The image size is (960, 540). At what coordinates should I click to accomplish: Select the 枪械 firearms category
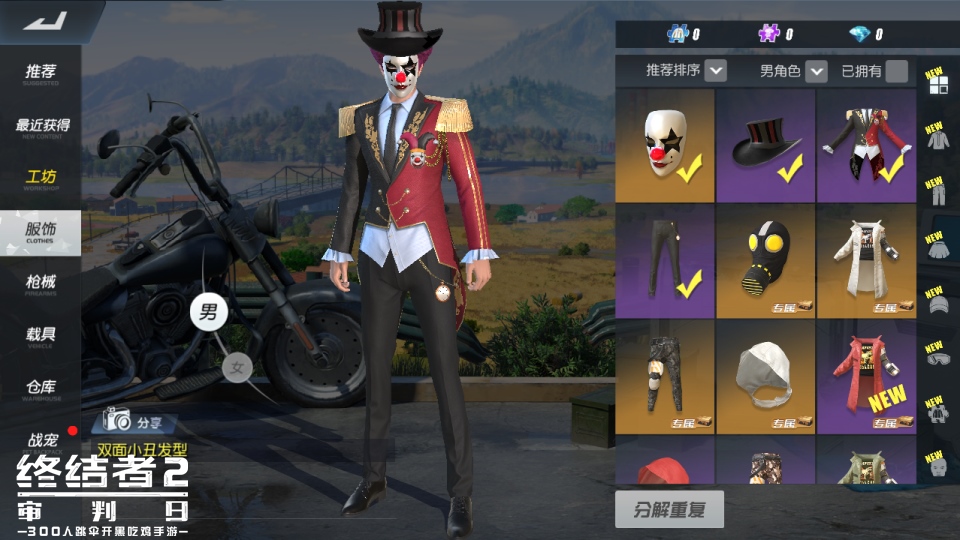pos(41,283)
